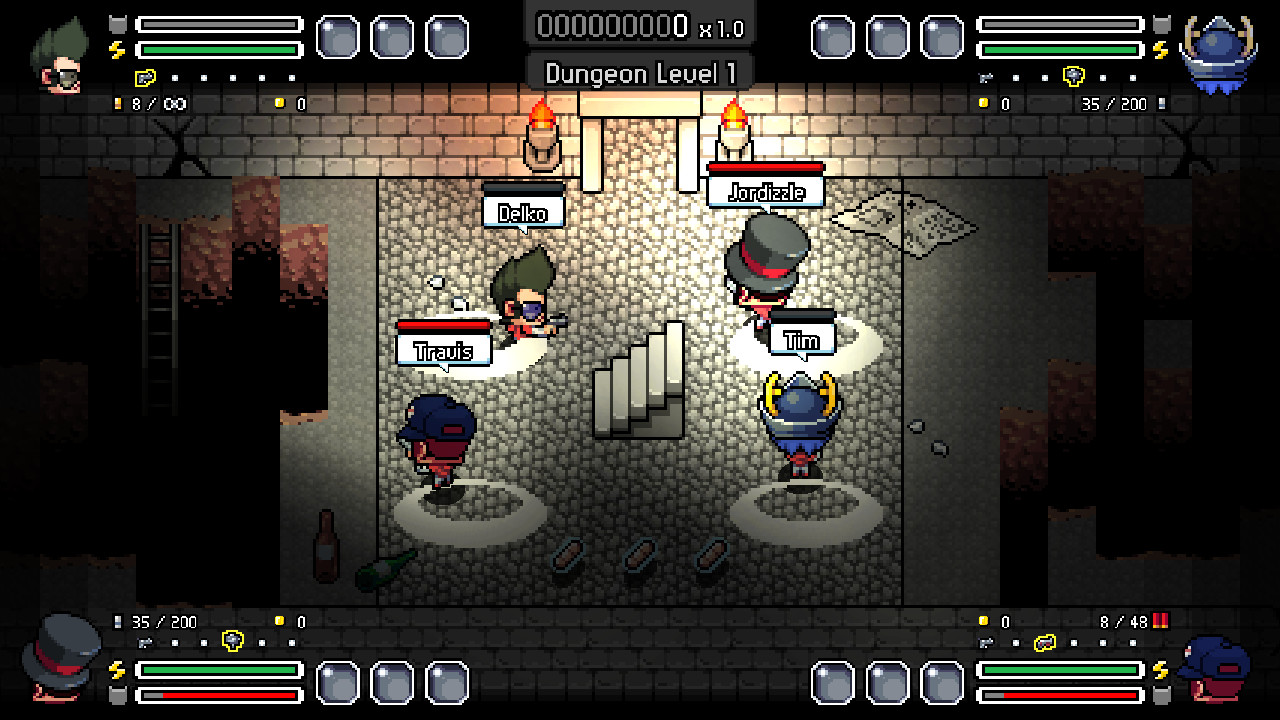Viewport: 1280px width, 720px height.
Task: Select the highlighted goggles item slot bottom-right
Action: (1045, 643)
